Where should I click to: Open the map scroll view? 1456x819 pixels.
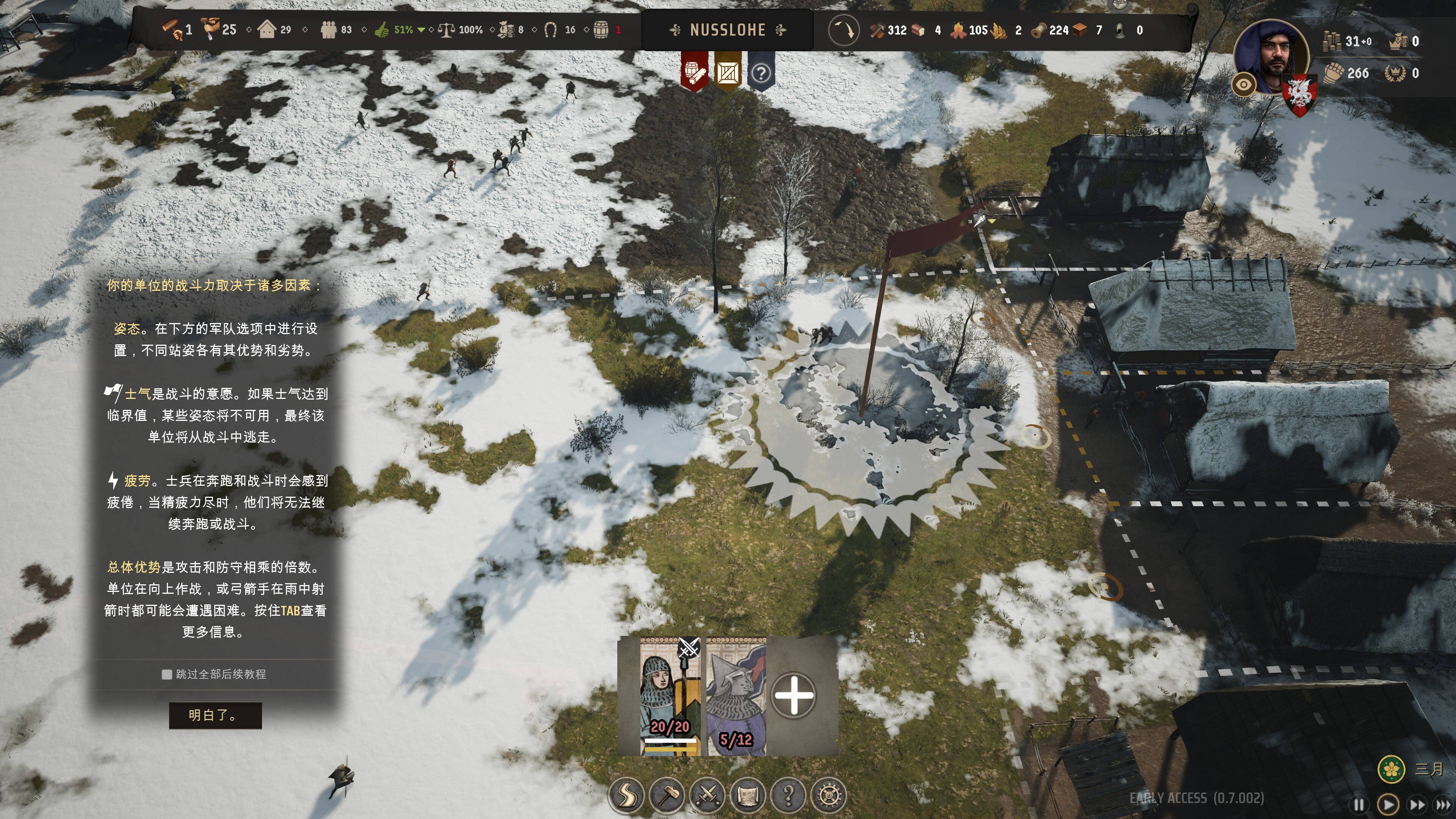[748, 795]
